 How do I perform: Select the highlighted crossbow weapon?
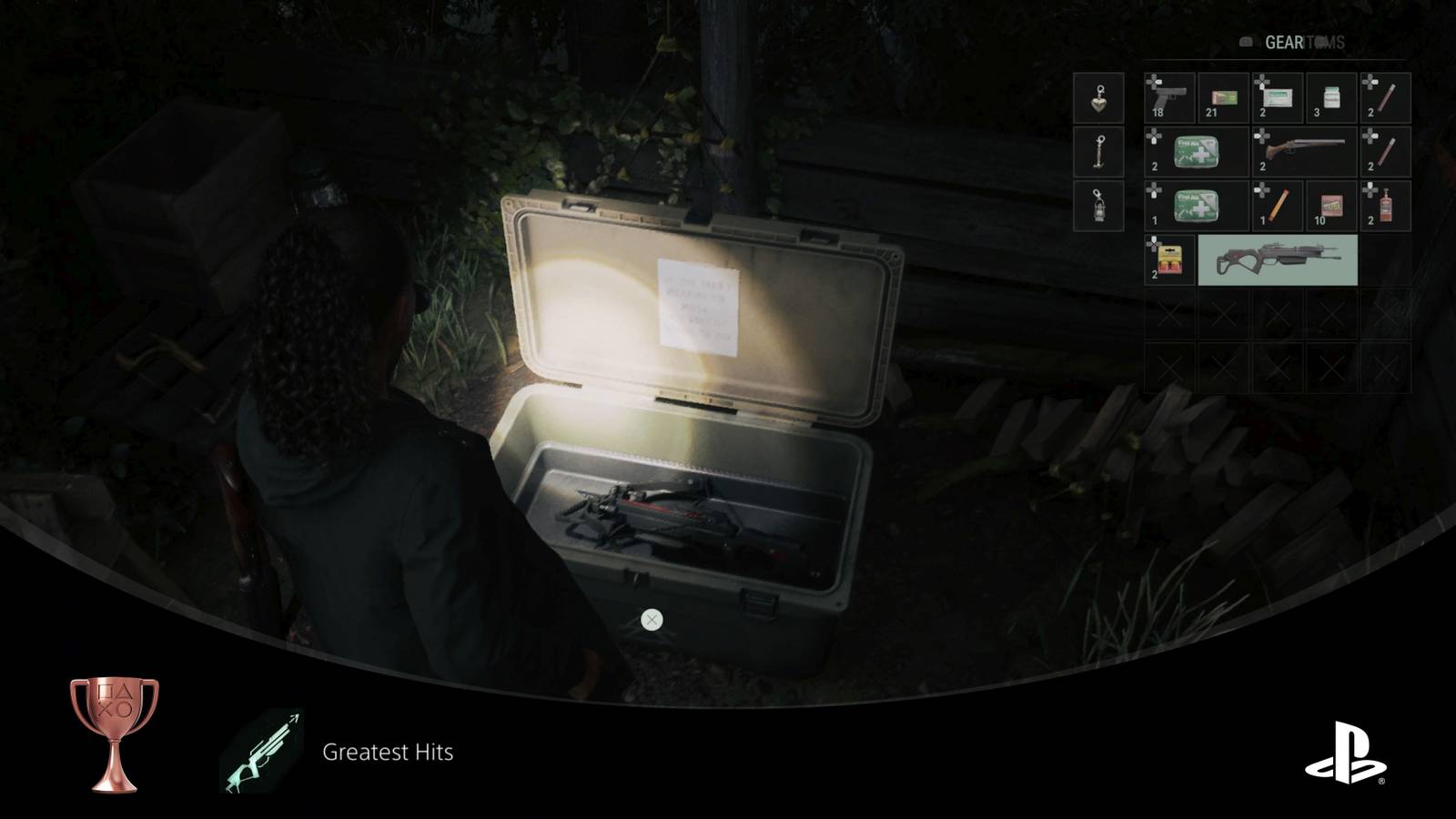[1279, 259]
